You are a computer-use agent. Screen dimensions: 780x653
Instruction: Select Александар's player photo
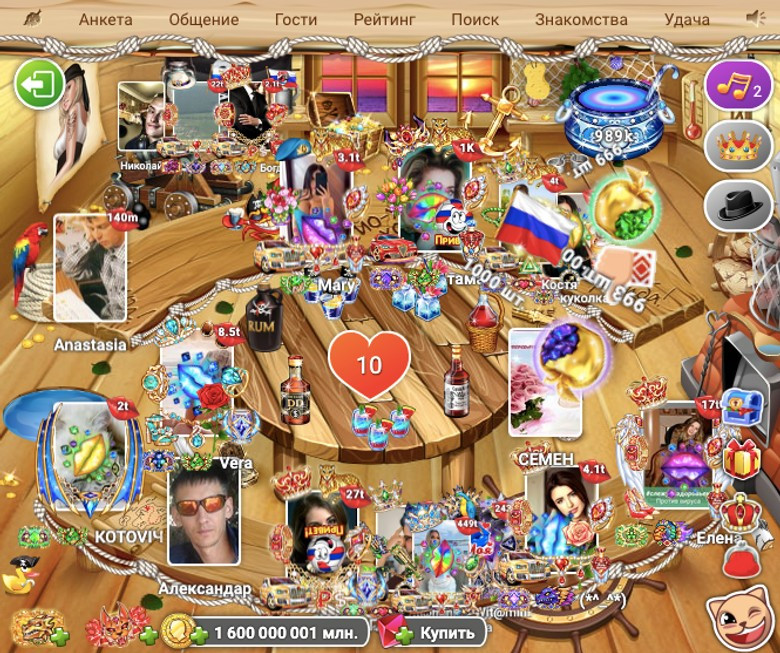204,517
